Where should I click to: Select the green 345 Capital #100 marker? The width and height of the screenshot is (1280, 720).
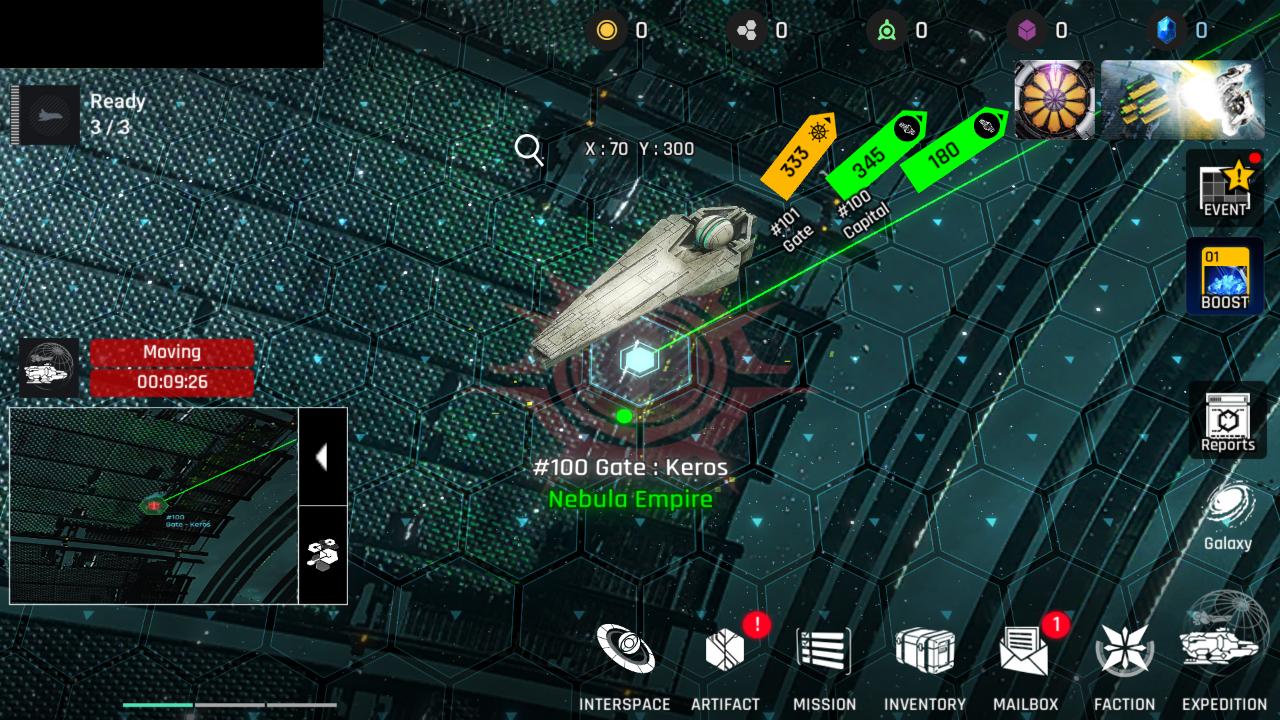(874, 153)
